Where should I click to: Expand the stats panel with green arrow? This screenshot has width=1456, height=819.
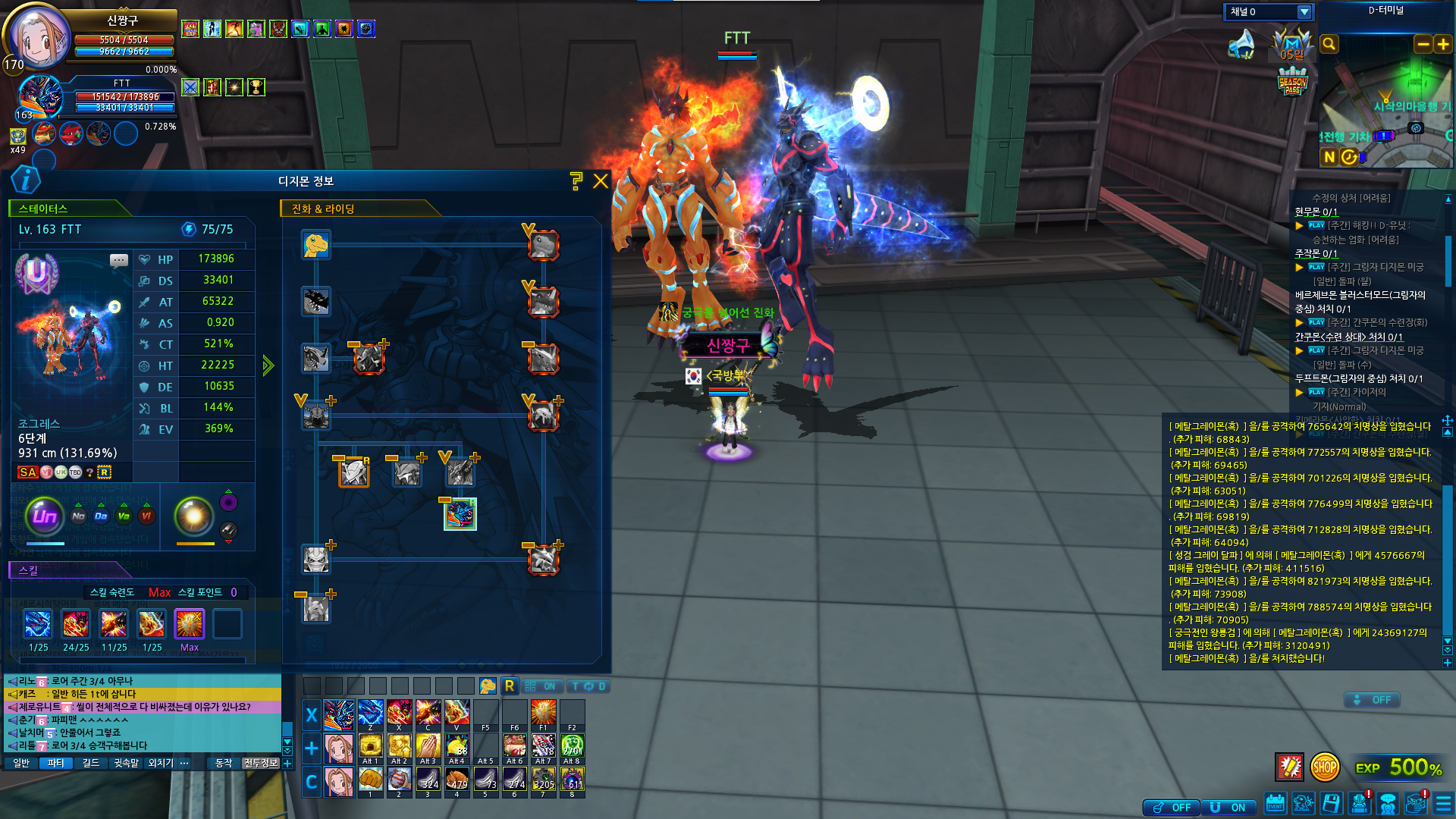point(268,366)
